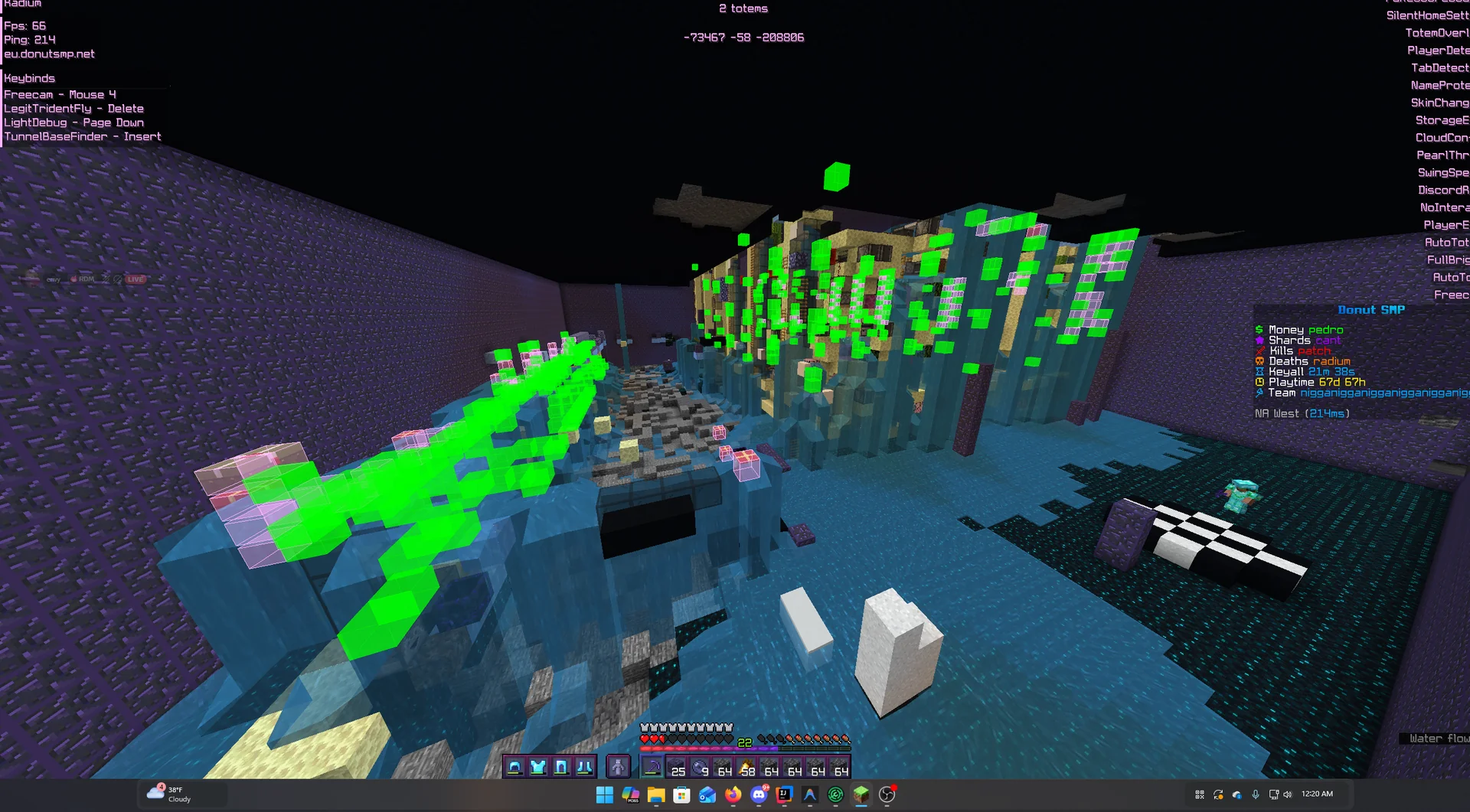This screenshot has height=812, width=1470.
Task: Open hidden icons in the system tray
Action: pyautogui.click(x=1198, y=794)
